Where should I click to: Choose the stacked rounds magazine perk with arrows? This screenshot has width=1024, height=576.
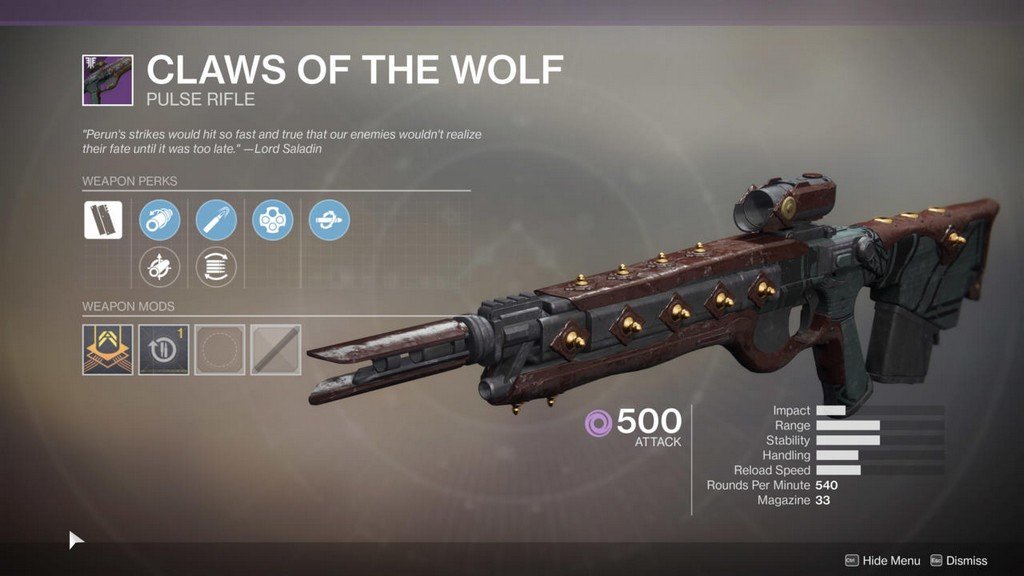pyautogui.click(x=216, y=268)
